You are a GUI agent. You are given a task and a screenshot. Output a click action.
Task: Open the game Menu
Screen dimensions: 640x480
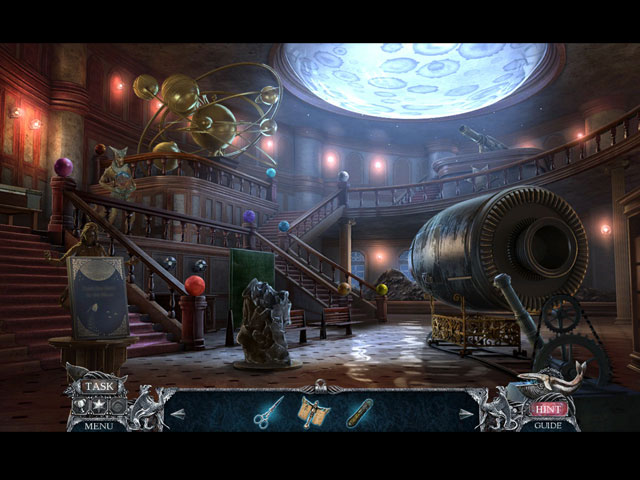[98, 425]
